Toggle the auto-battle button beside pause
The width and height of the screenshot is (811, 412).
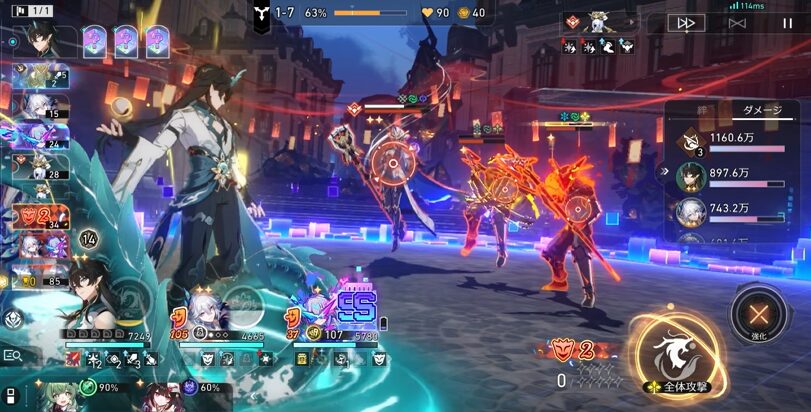737,23
